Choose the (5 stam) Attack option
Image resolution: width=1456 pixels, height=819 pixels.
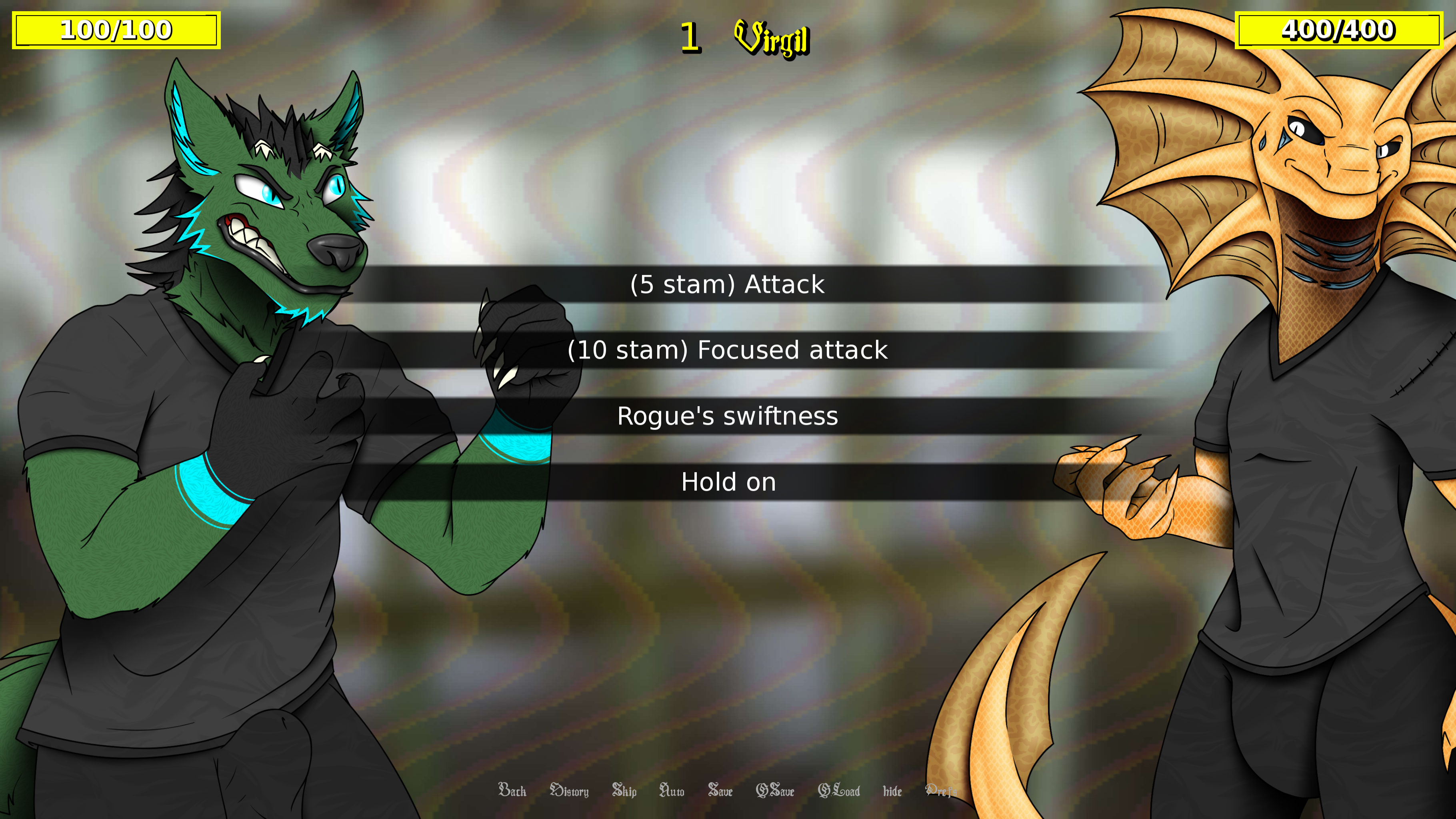pyautogui.click(x=728, y=284)
